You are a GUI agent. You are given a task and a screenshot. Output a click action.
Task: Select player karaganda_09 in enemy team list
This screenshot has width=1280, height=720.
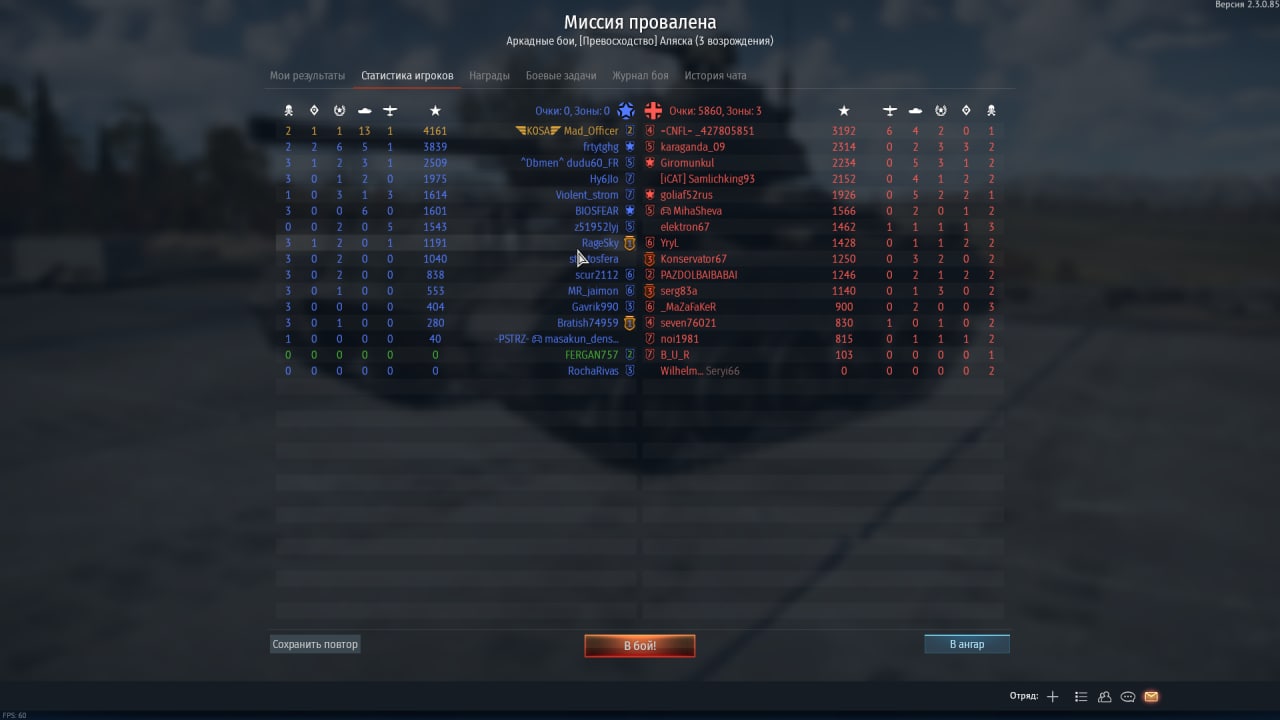(692, 147)
